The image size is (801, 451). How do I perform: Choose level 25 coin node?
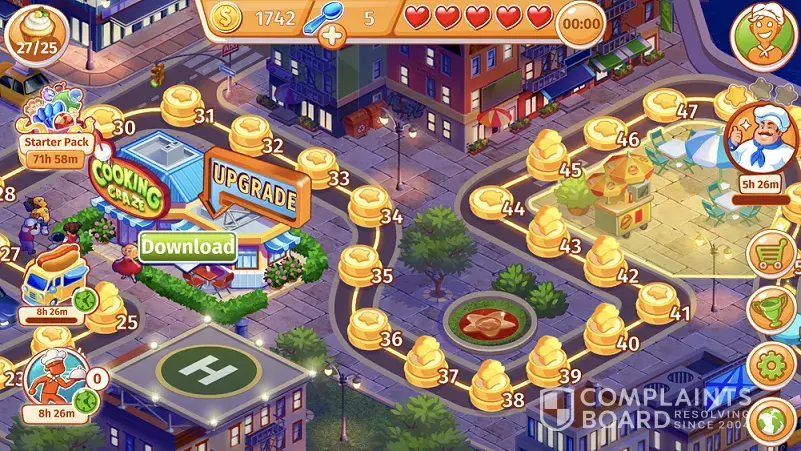(105, 312)
